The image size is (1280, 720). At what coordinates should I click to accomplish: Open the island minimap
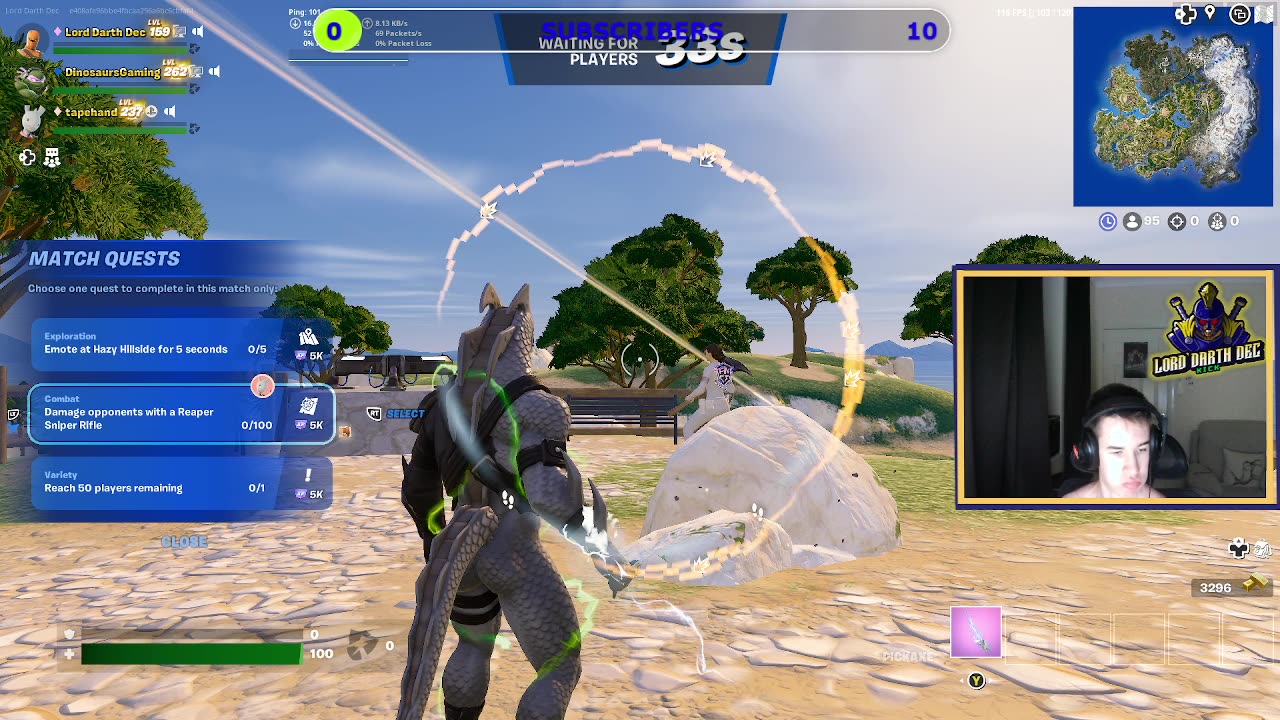coord(1172,108)
